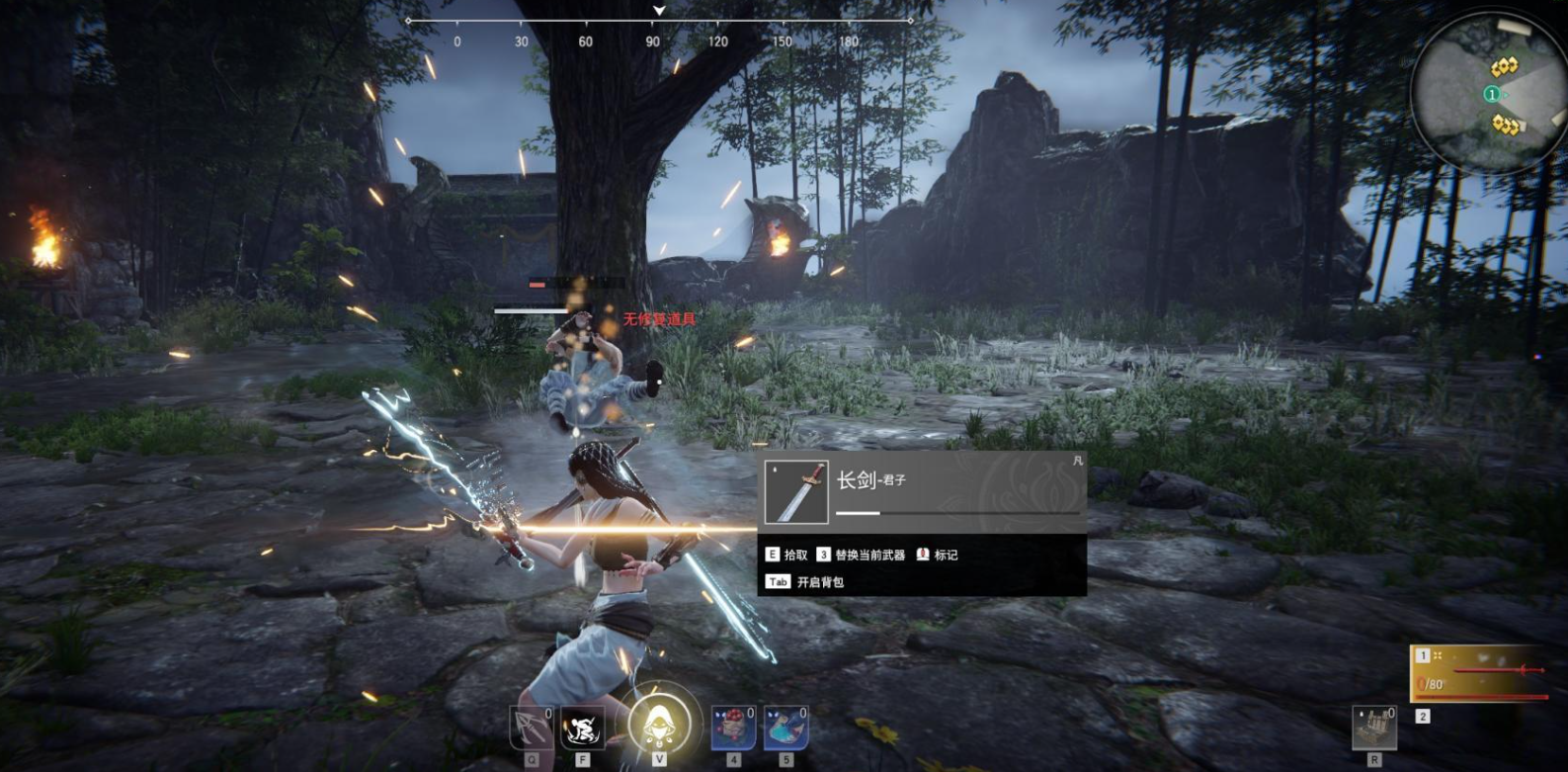Image resolution: width=1568 pixels, height=772 pixels.
Task: Click the compass heading bar
Action: click(659, 21)
